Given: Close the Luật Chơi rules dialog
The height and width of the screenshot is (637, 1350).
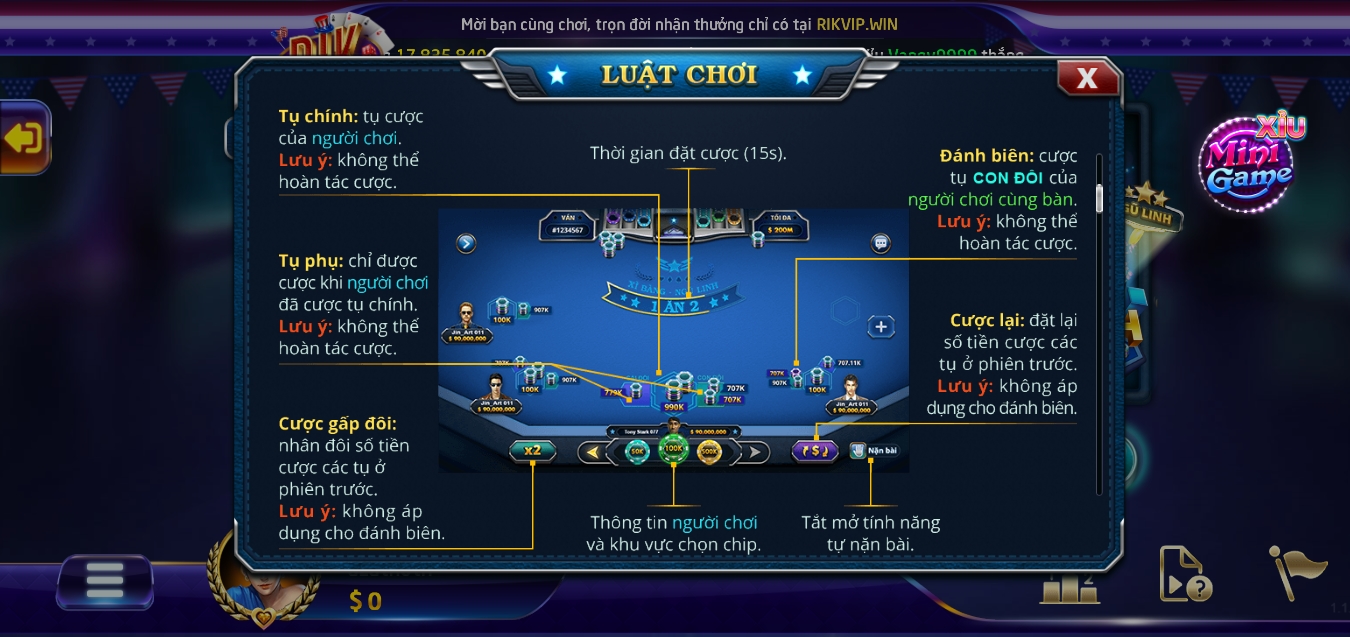Looking at the screenshot, I should point(1087,78).
